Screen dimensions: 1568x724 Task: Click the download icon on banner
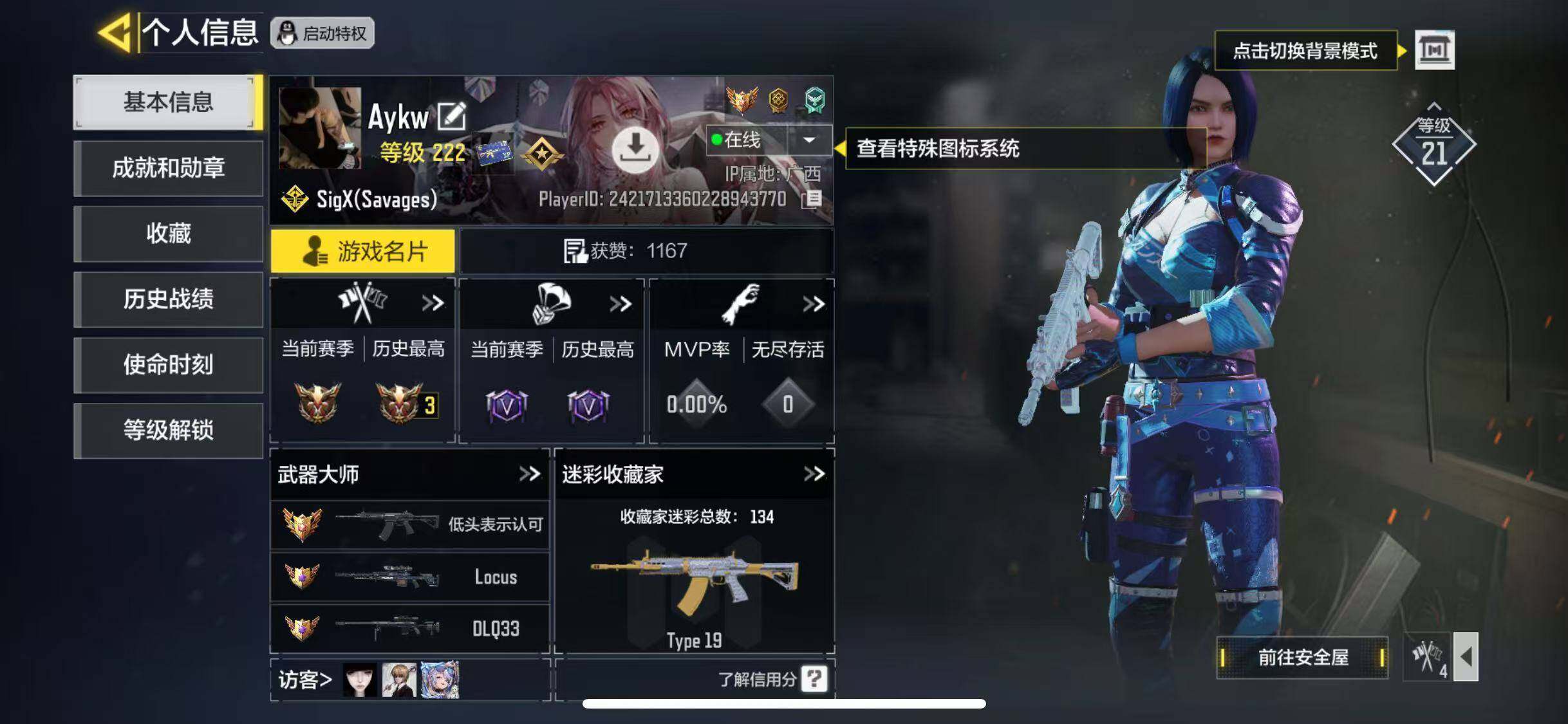pos(635,149)
